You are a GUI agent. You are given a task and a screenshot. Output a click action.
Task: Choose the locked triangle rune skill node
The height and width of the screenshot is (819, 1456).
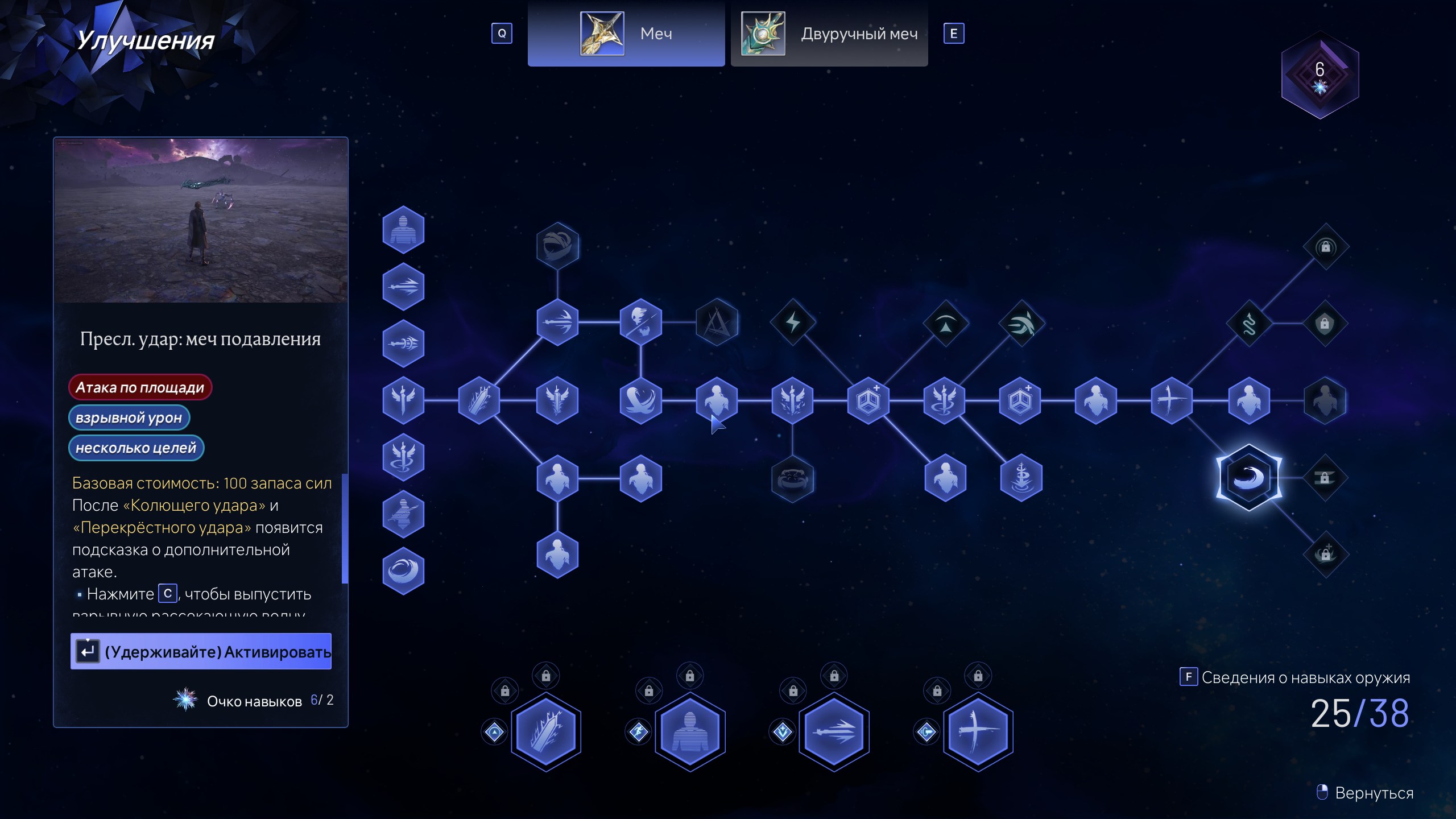pos(717,322)
